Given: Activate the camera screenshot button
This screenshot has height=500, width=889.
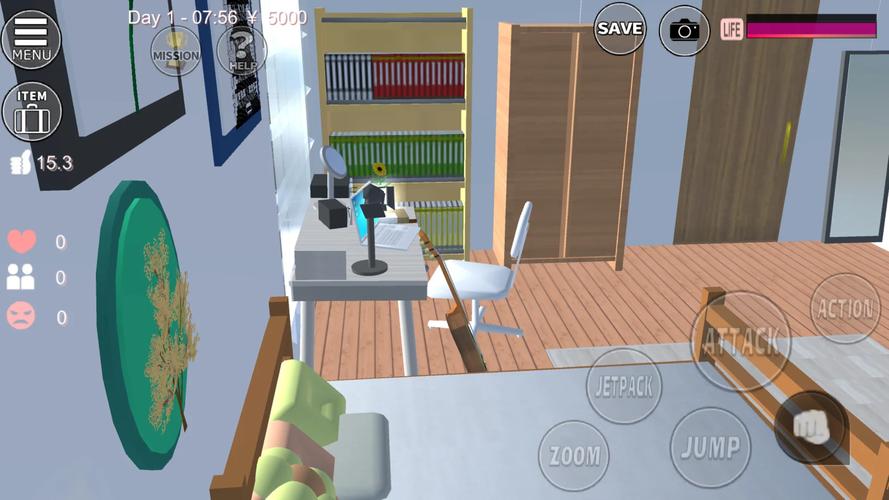Looking at the screenshot, I should pyautogui.click(x=685, y=29).
